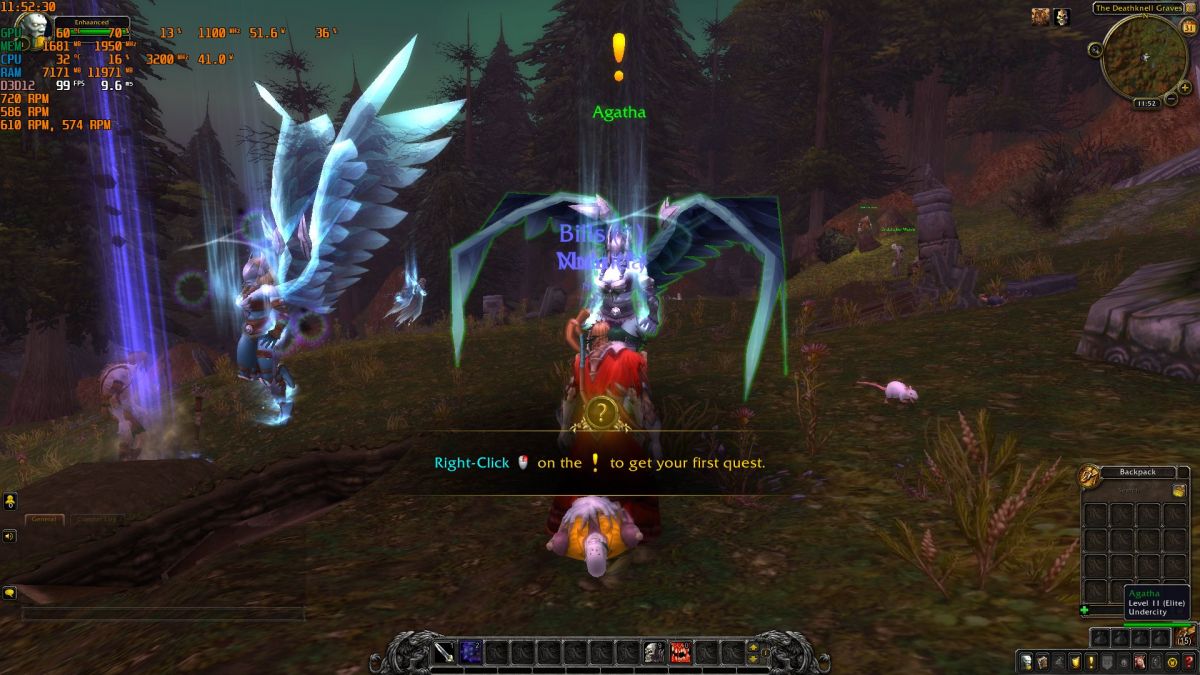
Task: Switch to the next action bar page (up arrow)
Action: [x=754, y=646]
